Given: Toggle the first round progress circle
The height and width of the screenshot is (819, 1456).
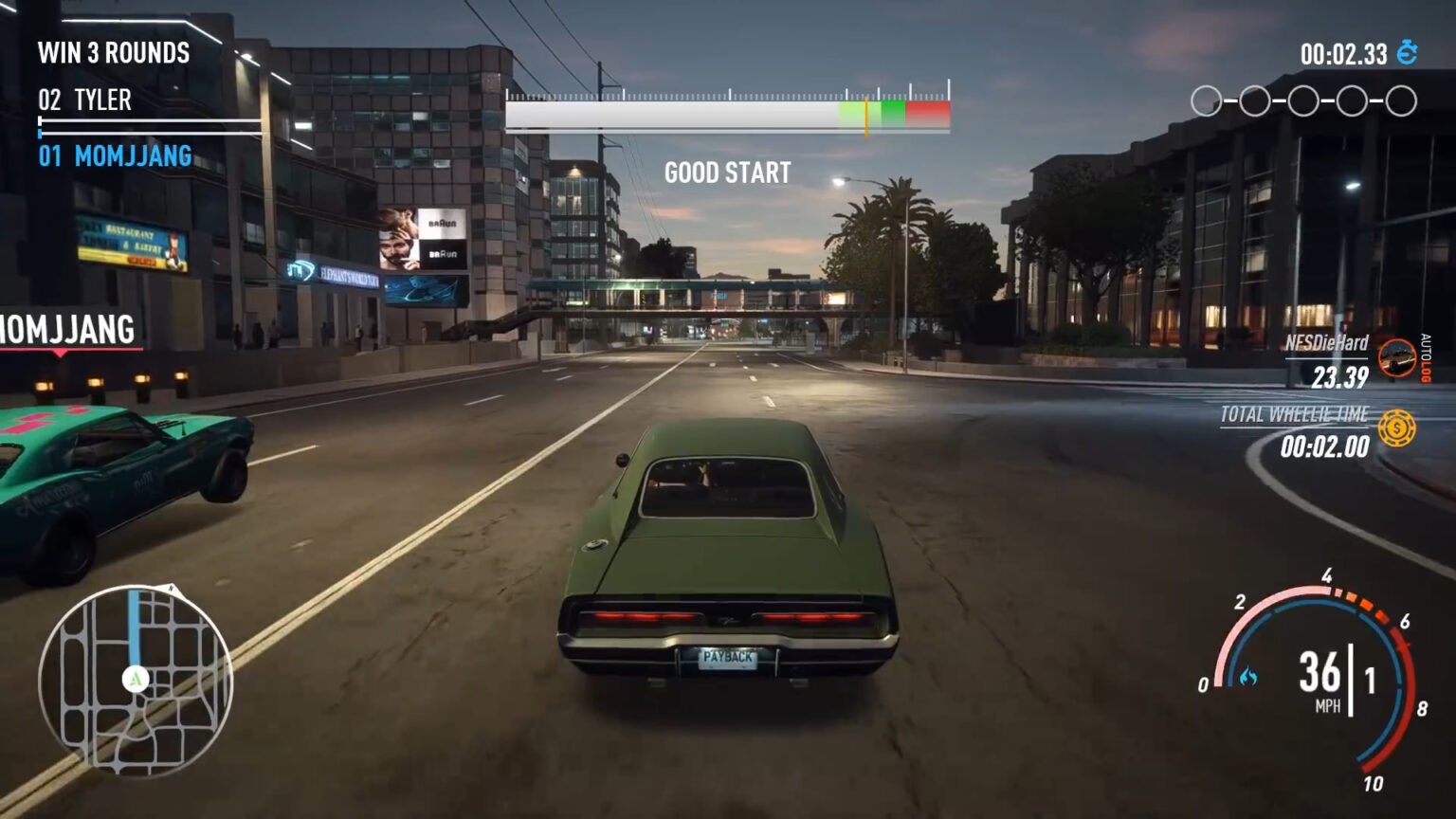Looking at the screenshot, I should click(x=1208, y=98).
